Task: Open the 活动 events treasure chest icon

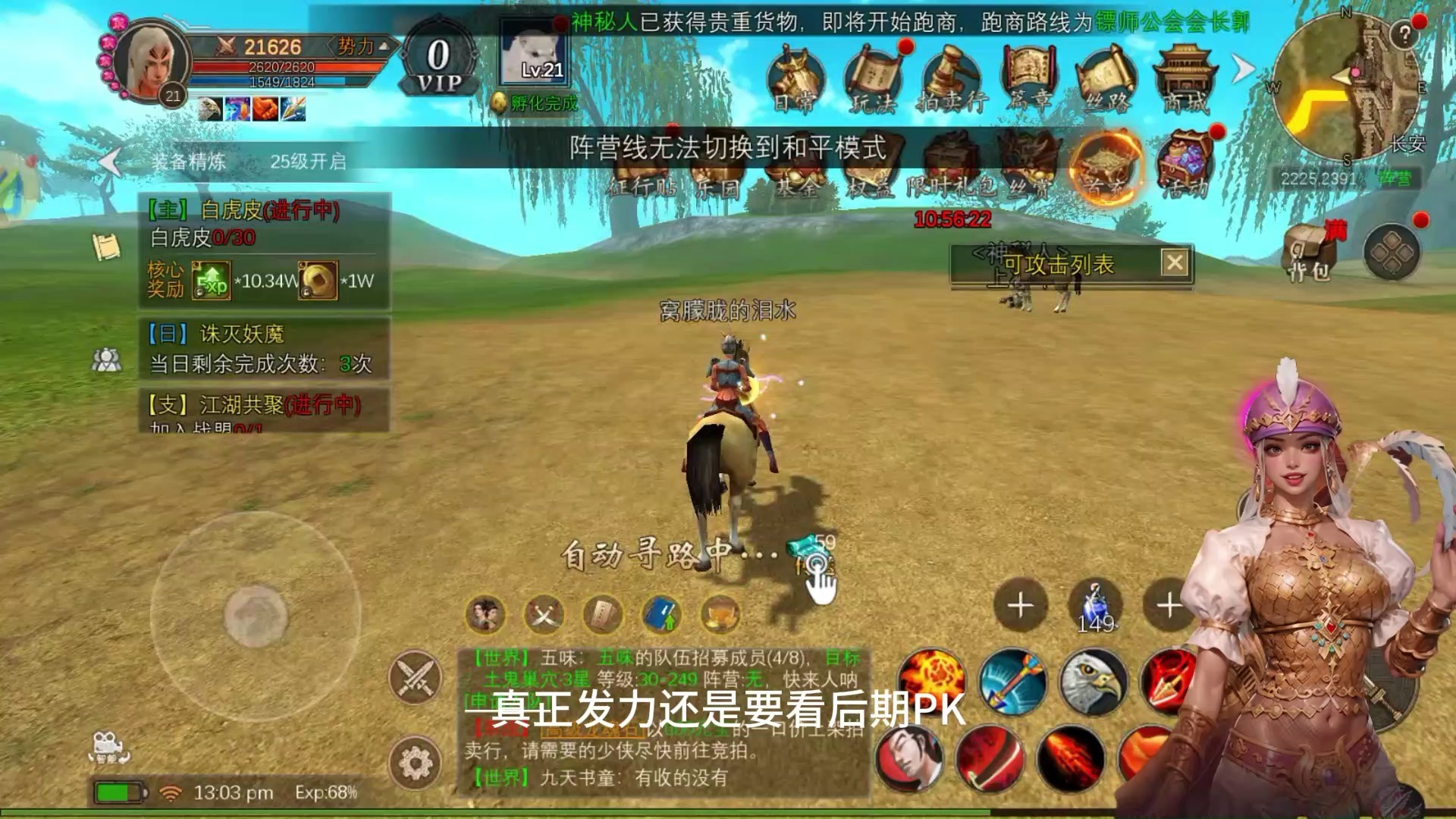Action: (1185, 163)
